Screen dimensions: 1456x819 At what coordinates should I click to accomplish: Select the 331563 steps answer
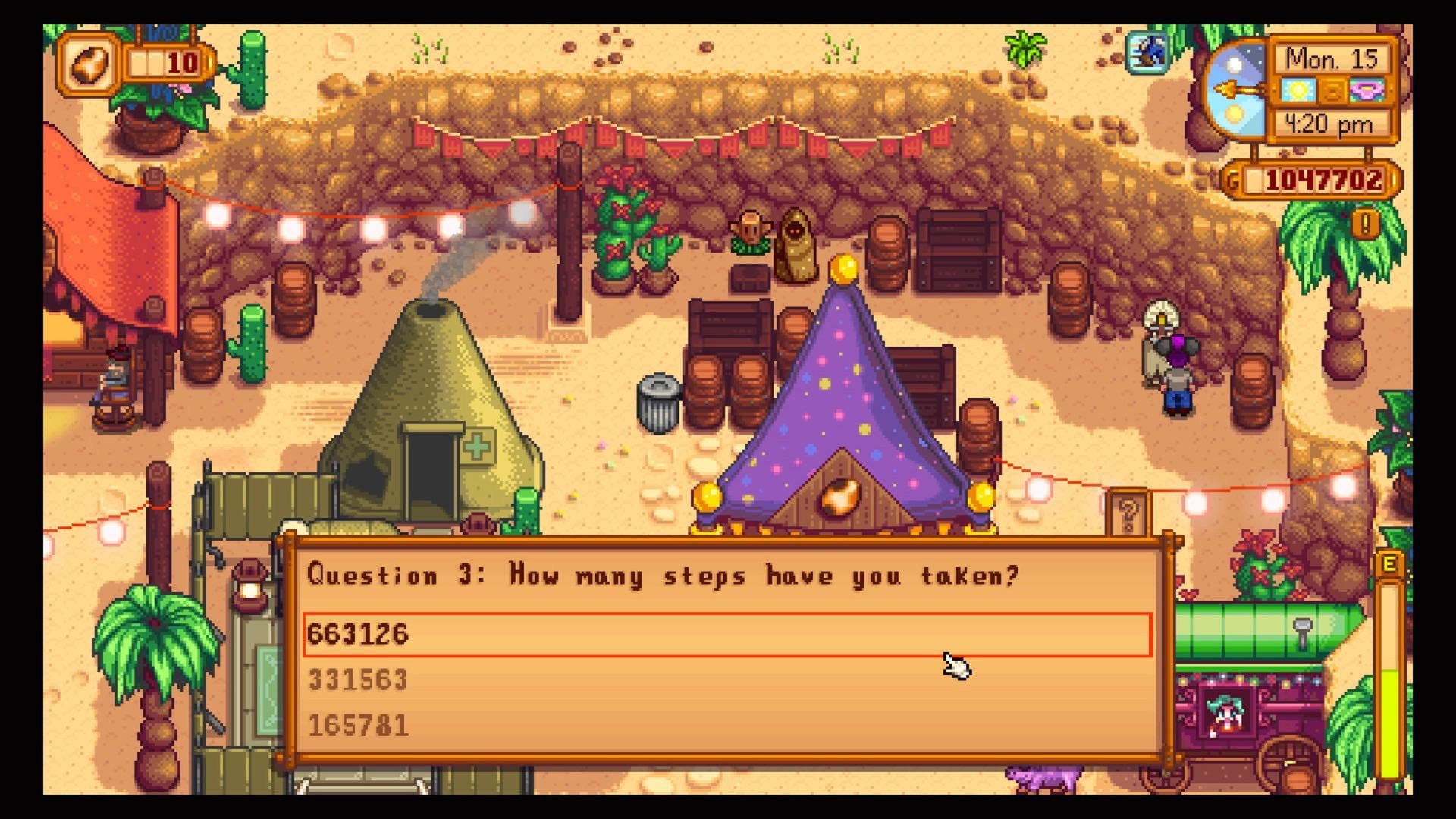pyautogui.click(x=726, y=679)
